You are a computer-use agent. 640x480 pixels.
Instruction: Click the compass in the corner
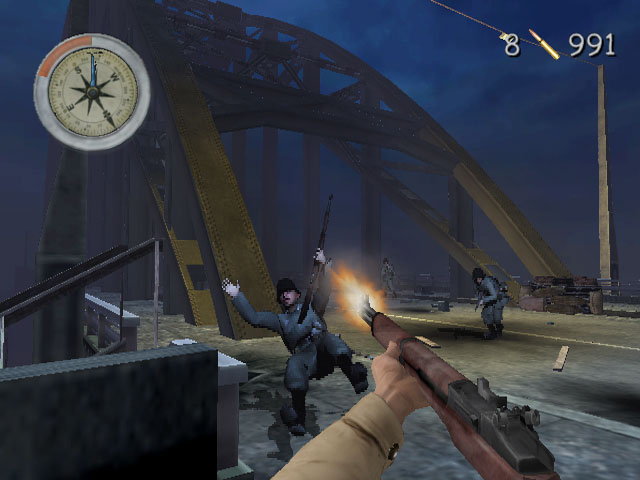(92, 92)
